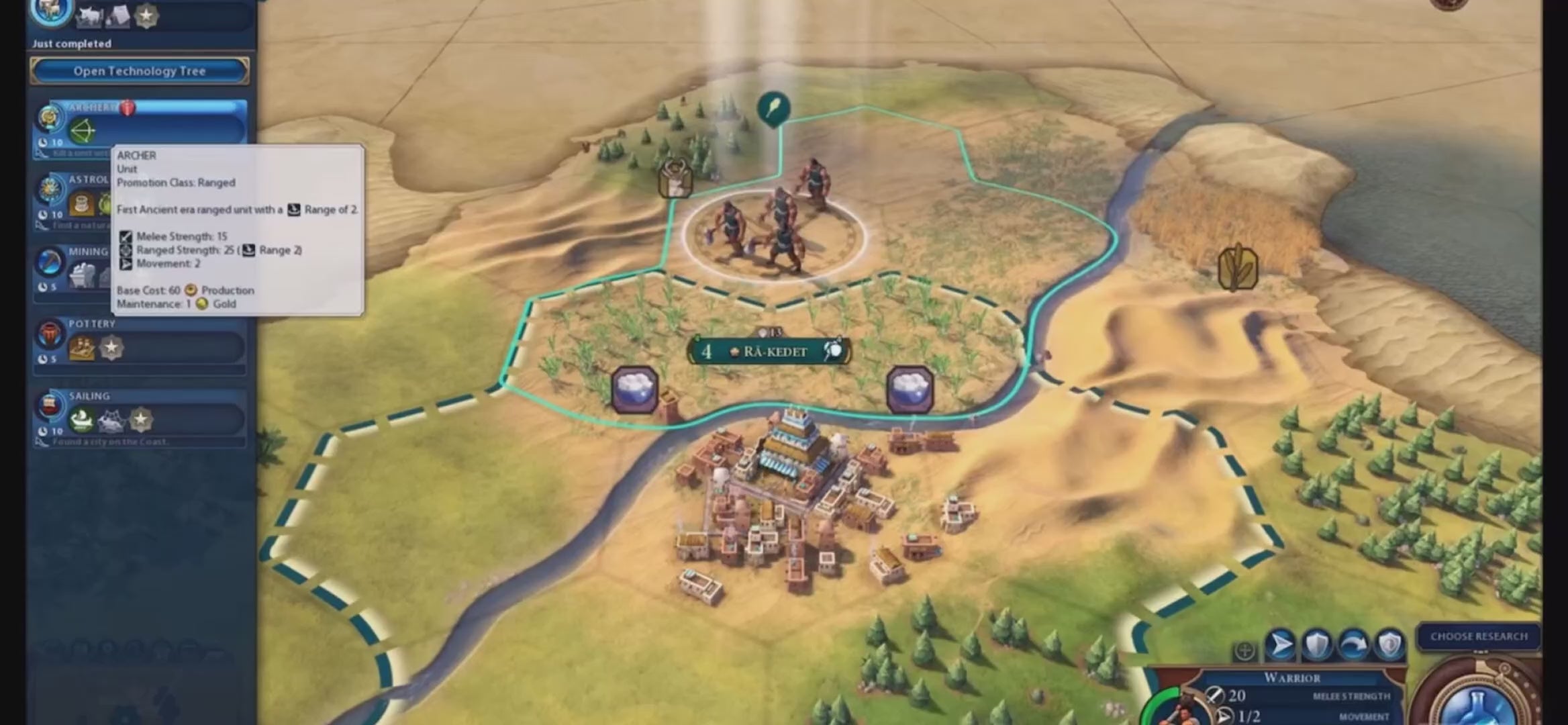
Task: Skip the warrior's turn with the curved arrow
Action: (1353, 646)
